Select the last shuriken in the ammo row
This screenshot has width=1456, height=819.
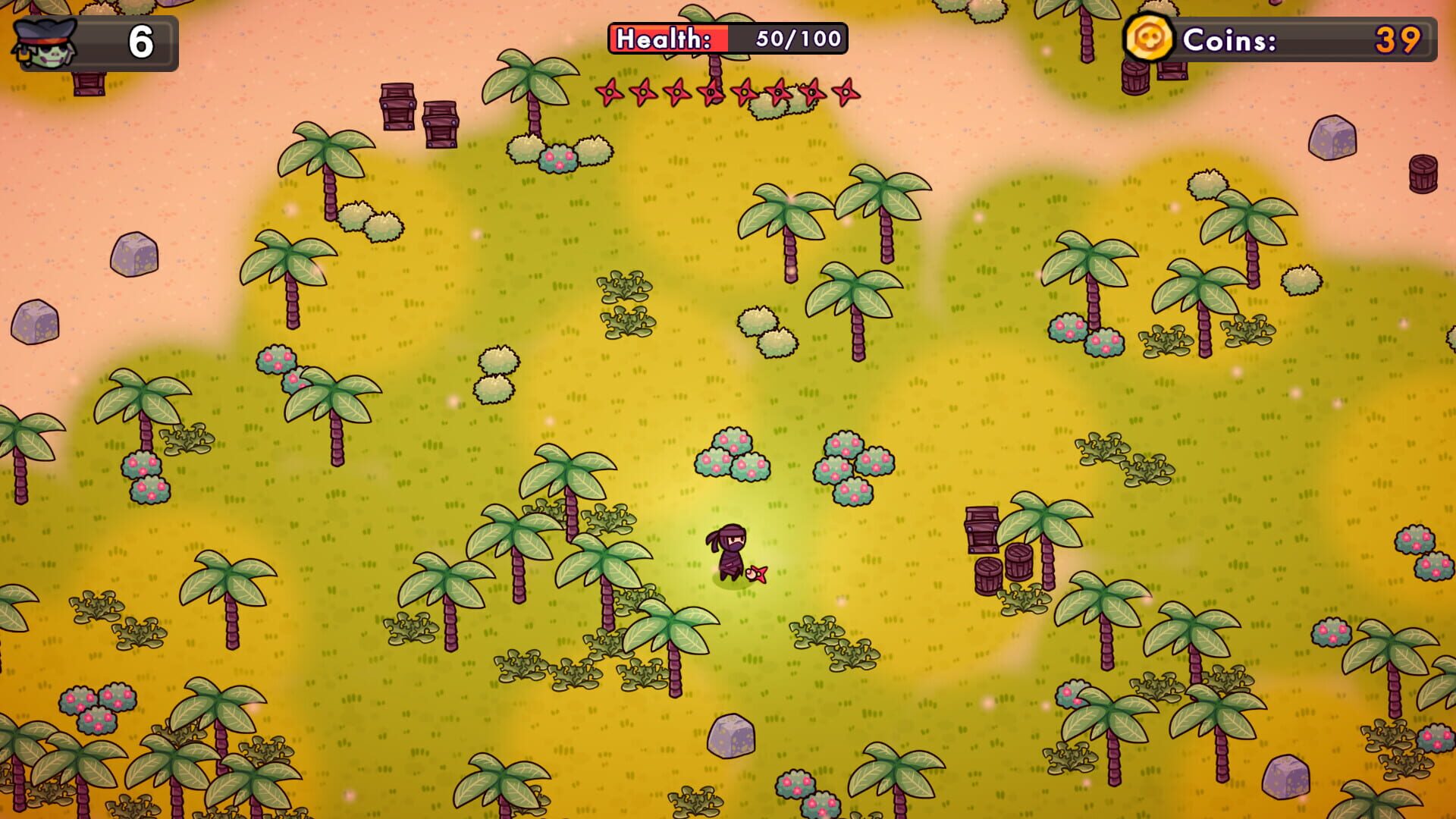(x=846, y=93)
